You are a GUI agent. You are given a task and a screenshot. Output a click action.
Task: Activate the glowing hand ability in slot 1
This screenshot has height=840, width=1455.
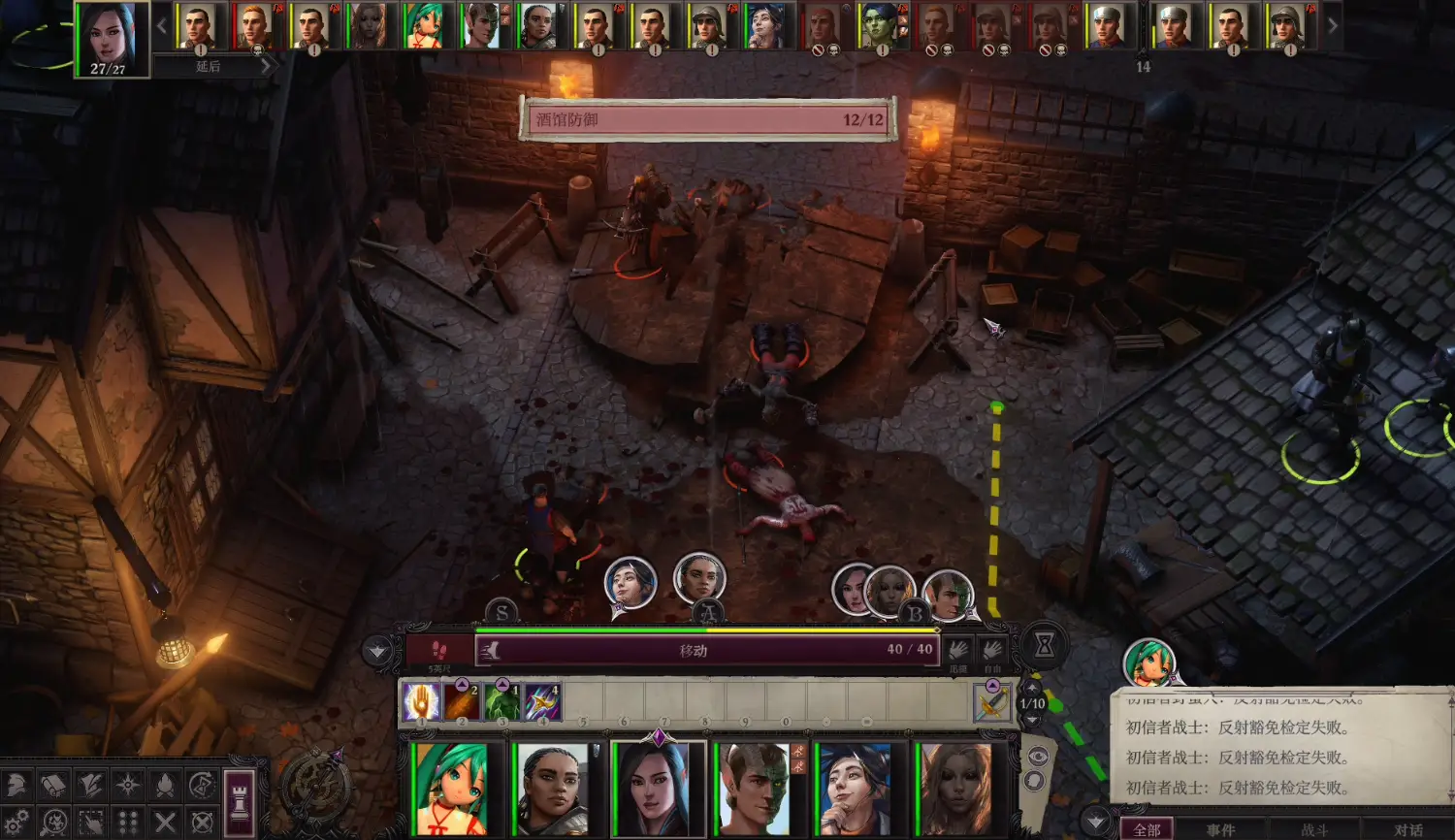422,701
